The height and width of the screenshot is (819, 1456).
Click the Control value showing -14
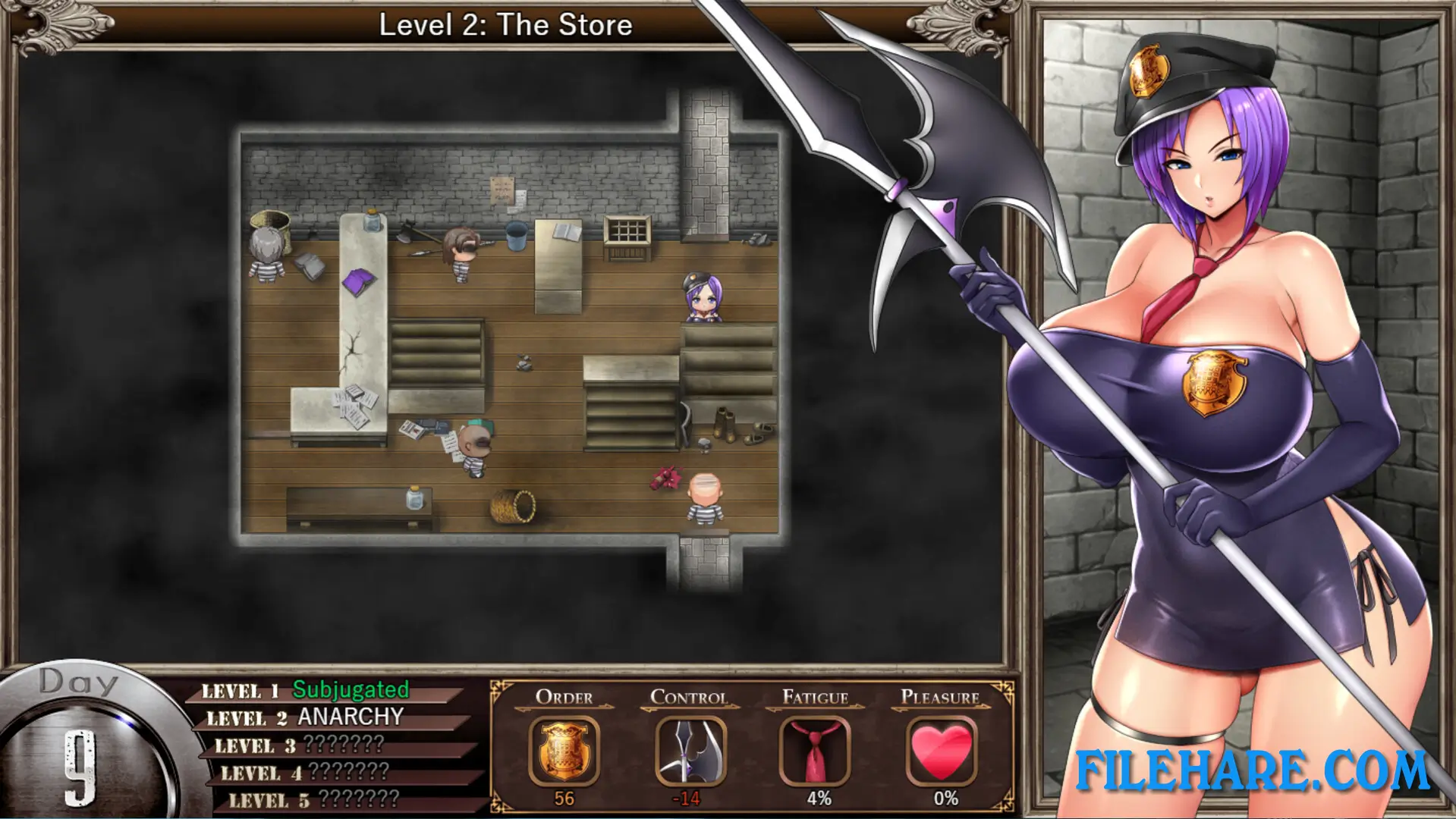[x=684, y=797]
